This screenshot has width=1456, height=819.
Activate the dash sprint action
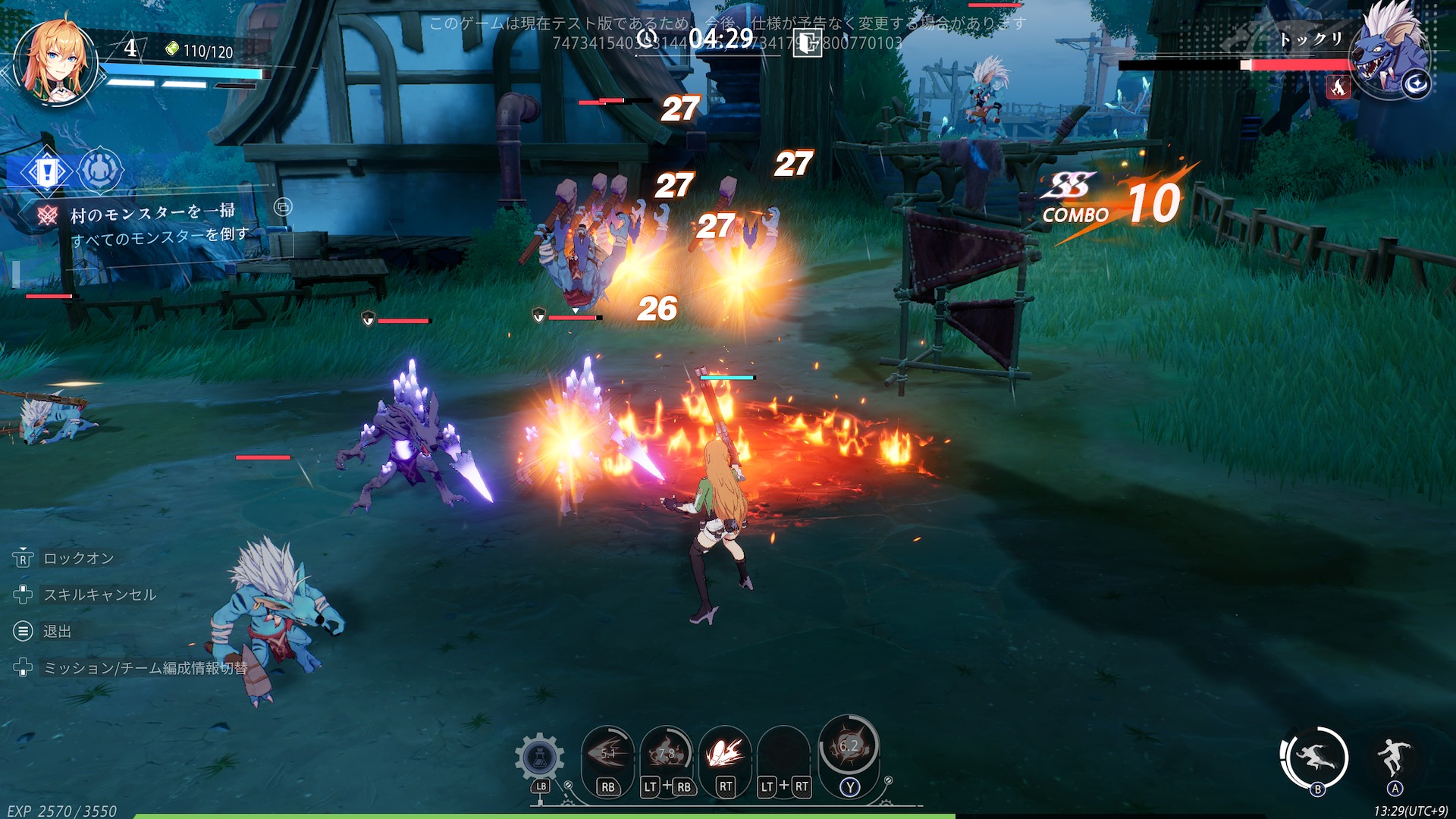[x=1316, y=758]
